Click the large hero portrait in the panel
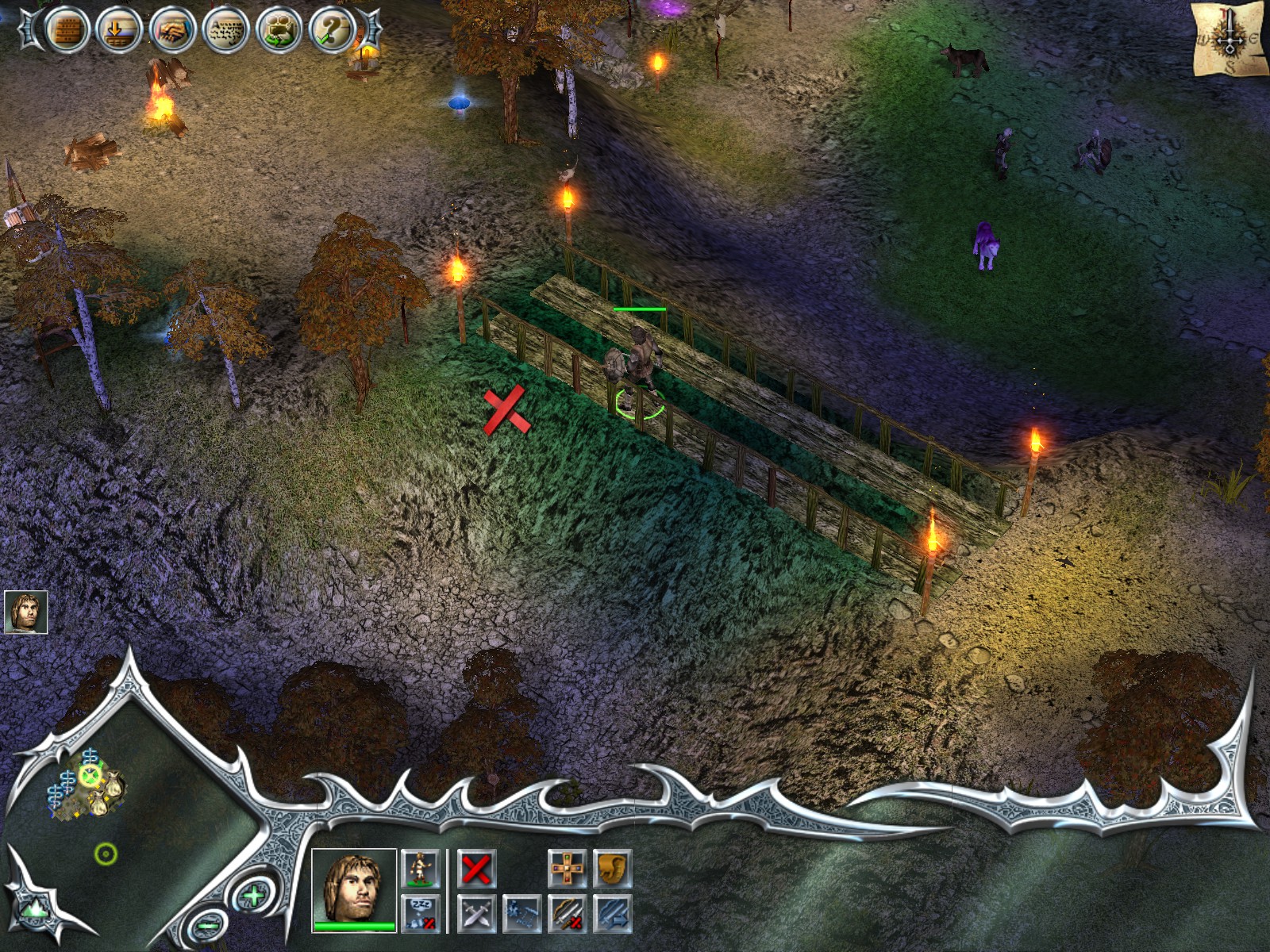The image size is (1270, 952). [354, 889]
